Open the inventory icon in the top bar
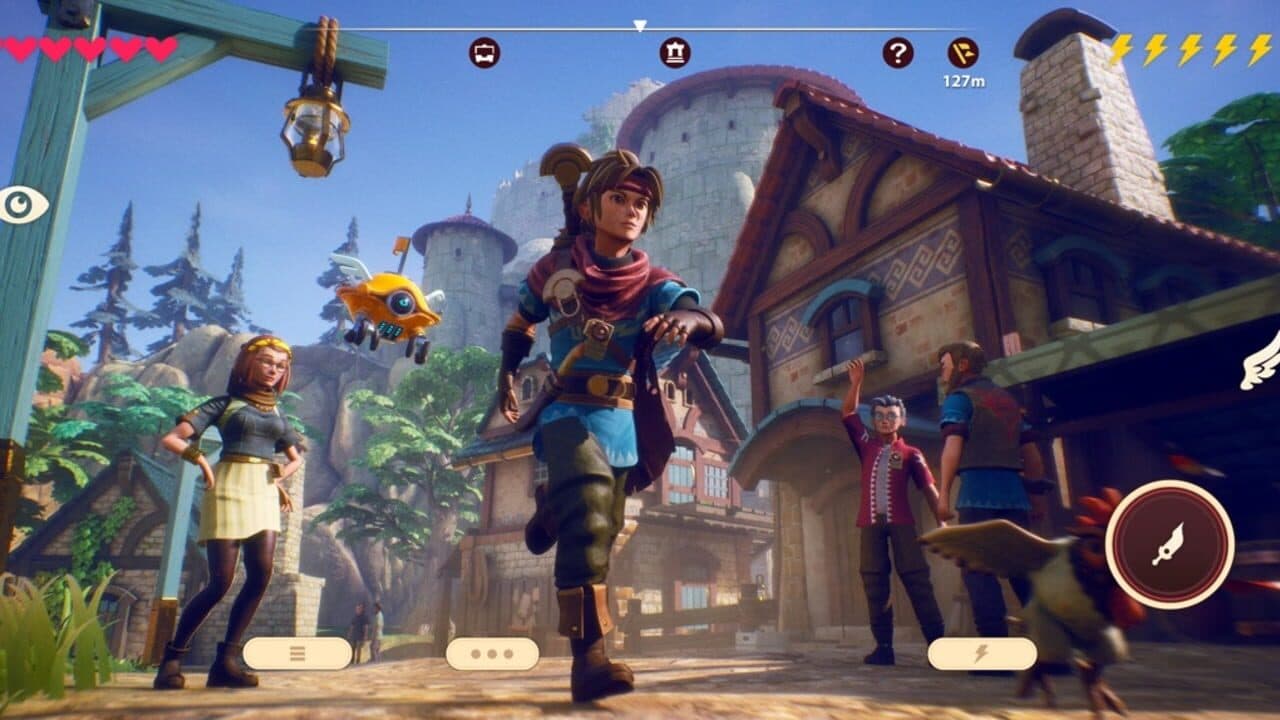Viewport: 1280px width, 720px height. click(x=484, y=55)
